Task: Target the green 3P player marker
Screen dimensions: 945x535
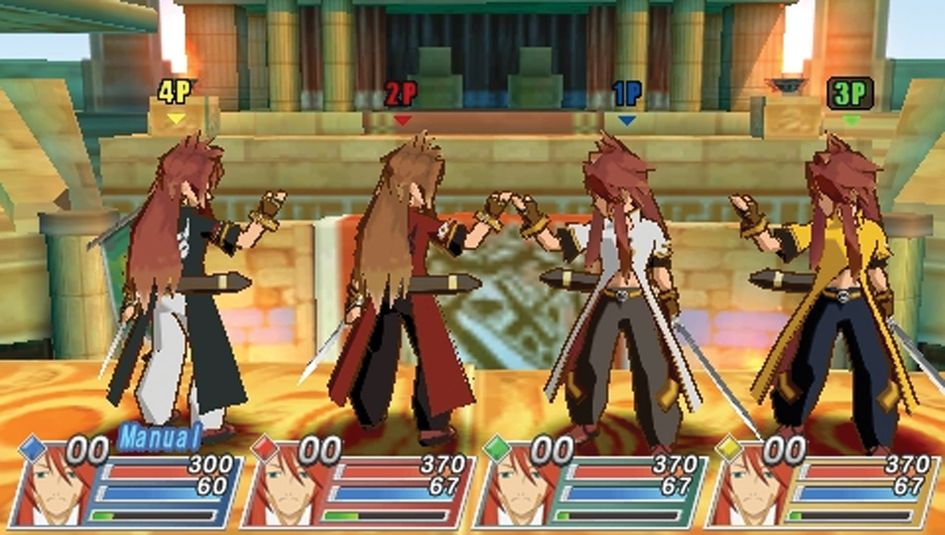Action: click(x=851, y=95)
